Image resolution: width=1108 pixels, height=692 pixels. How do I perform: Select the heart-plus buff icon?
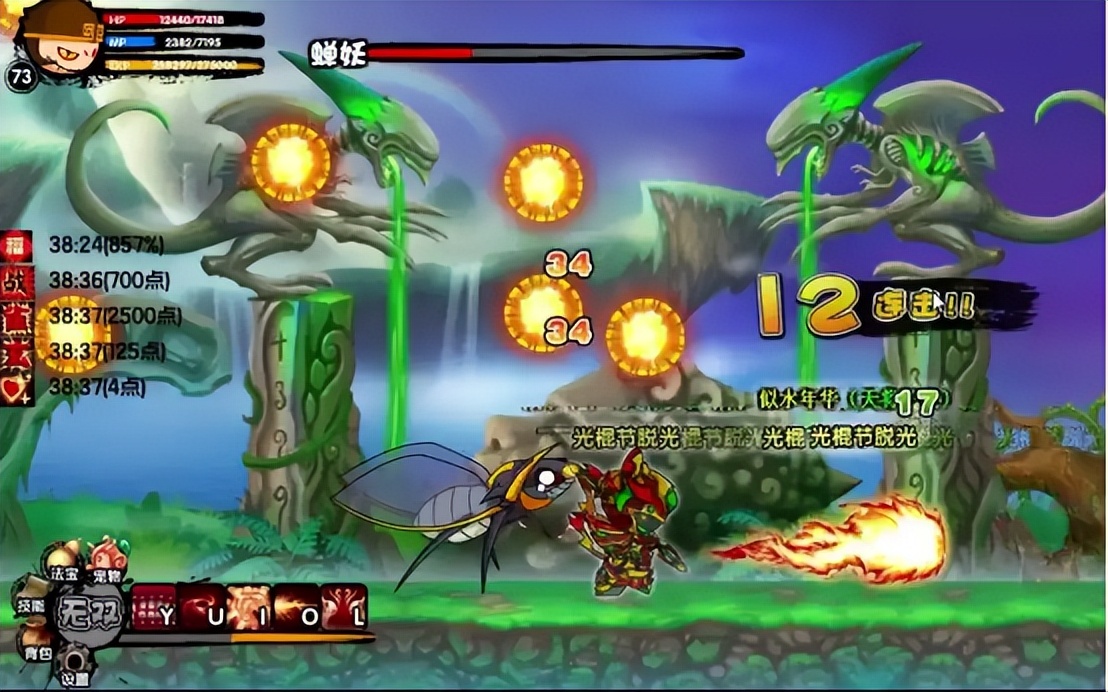(x=15, y=388)
